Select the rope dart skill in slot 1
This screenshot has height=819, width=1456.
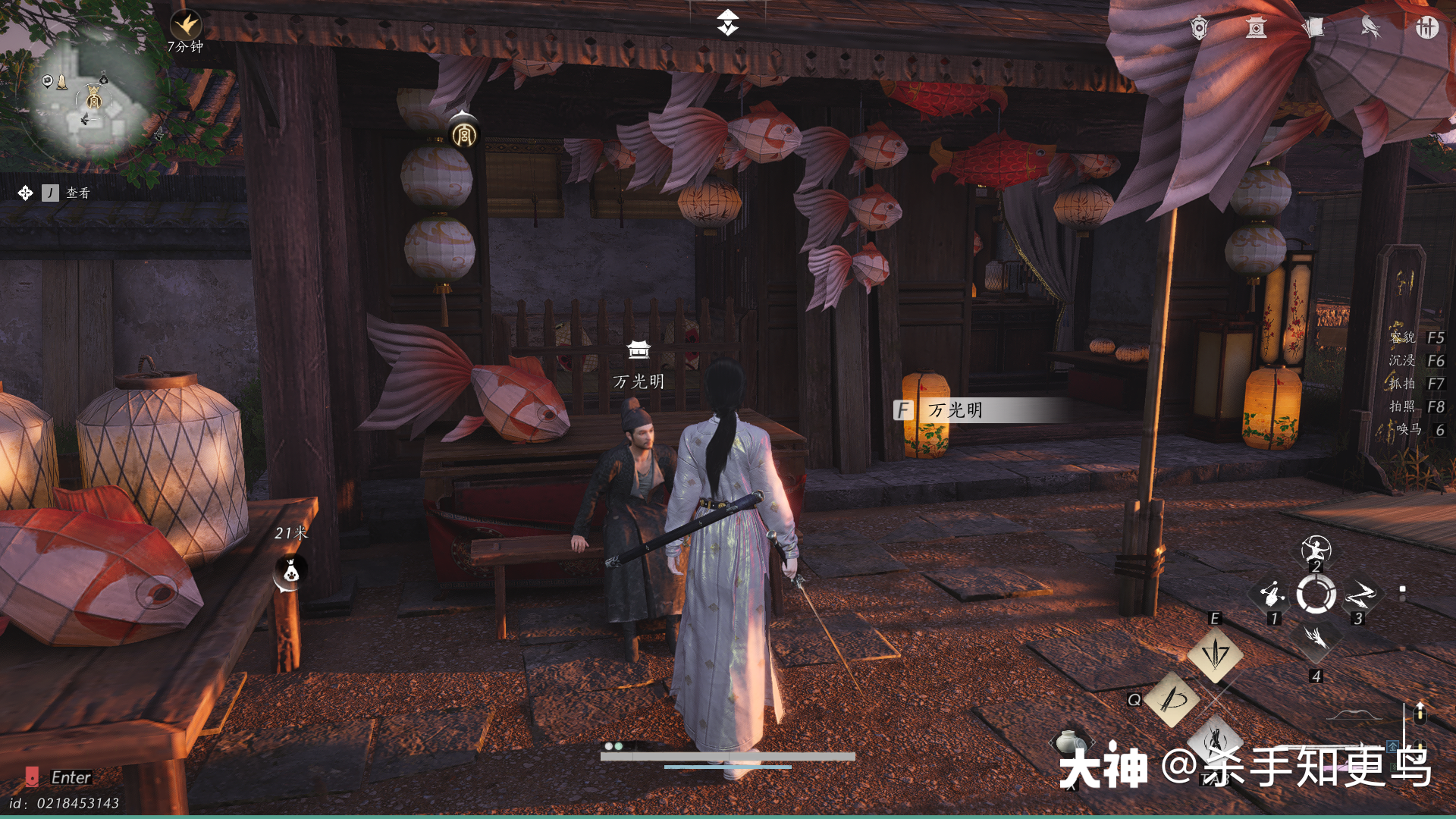pyautogui.click(x=1273, y=595)
